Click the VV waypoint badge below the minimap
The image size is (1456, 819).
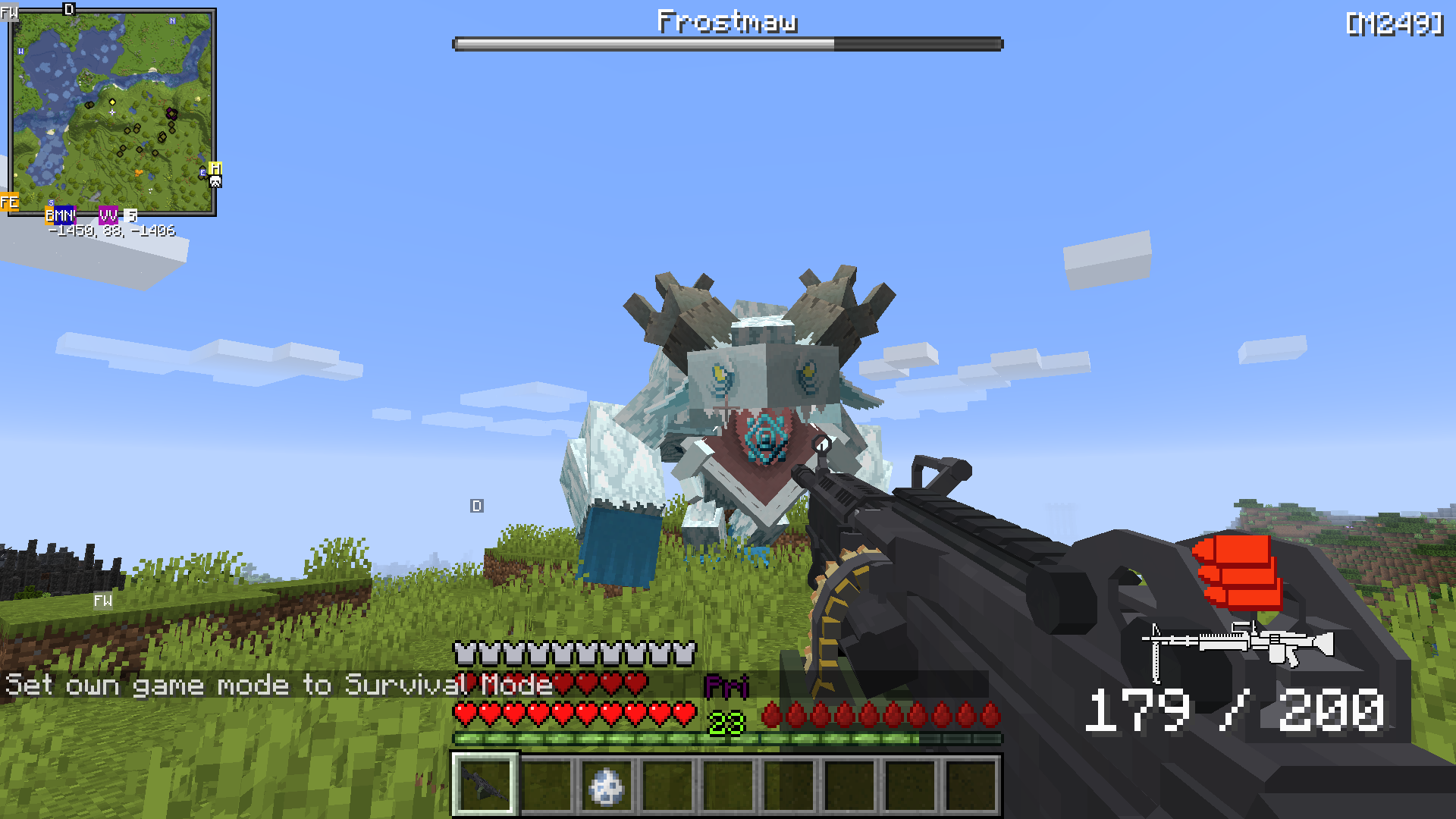(x=107, y=215)
